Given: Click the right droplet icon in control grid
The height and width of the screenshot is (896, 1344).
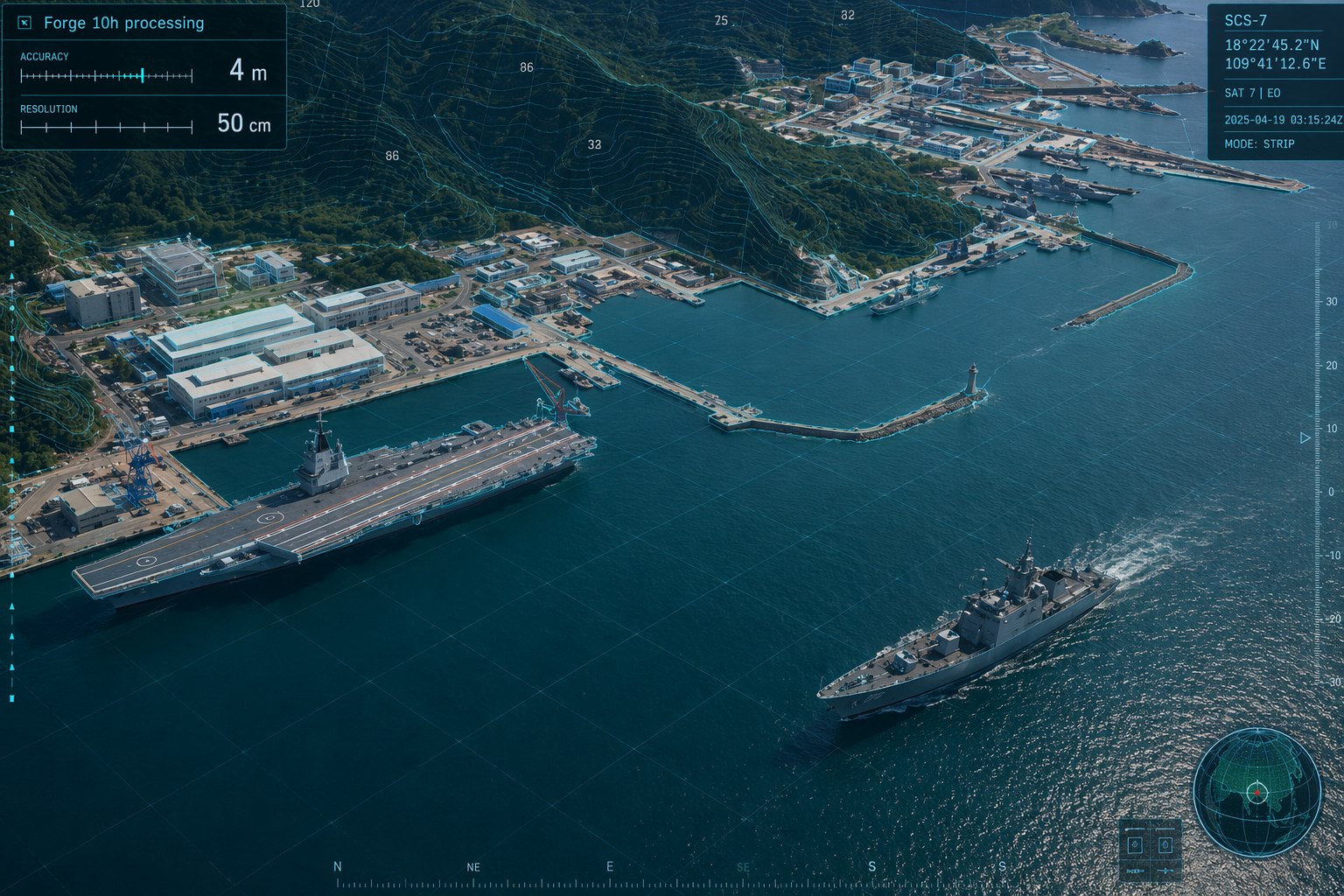Looking at the screenshot, I should tap(1165, 844).
